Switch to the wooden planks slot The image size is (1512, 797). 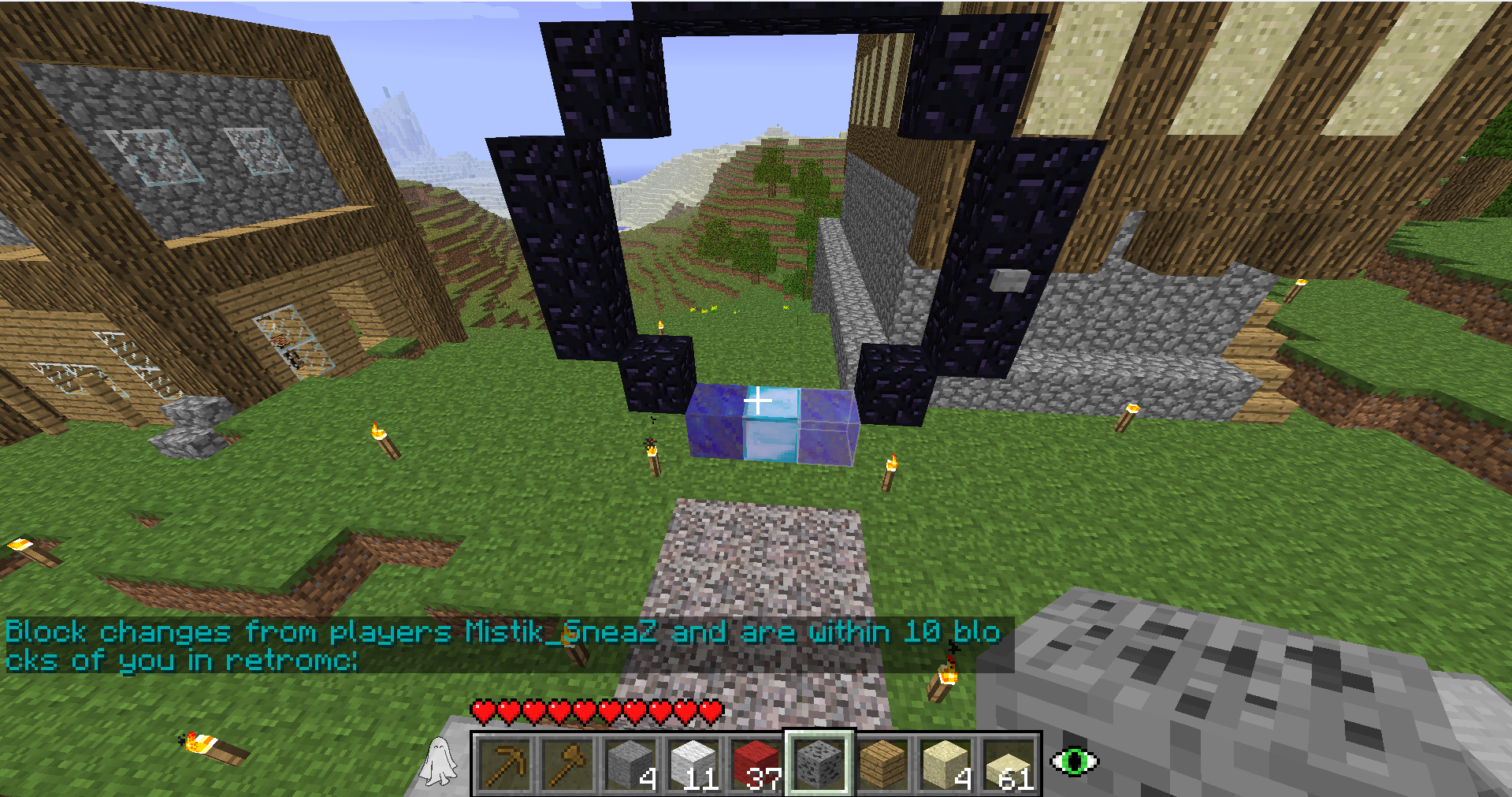882,763
